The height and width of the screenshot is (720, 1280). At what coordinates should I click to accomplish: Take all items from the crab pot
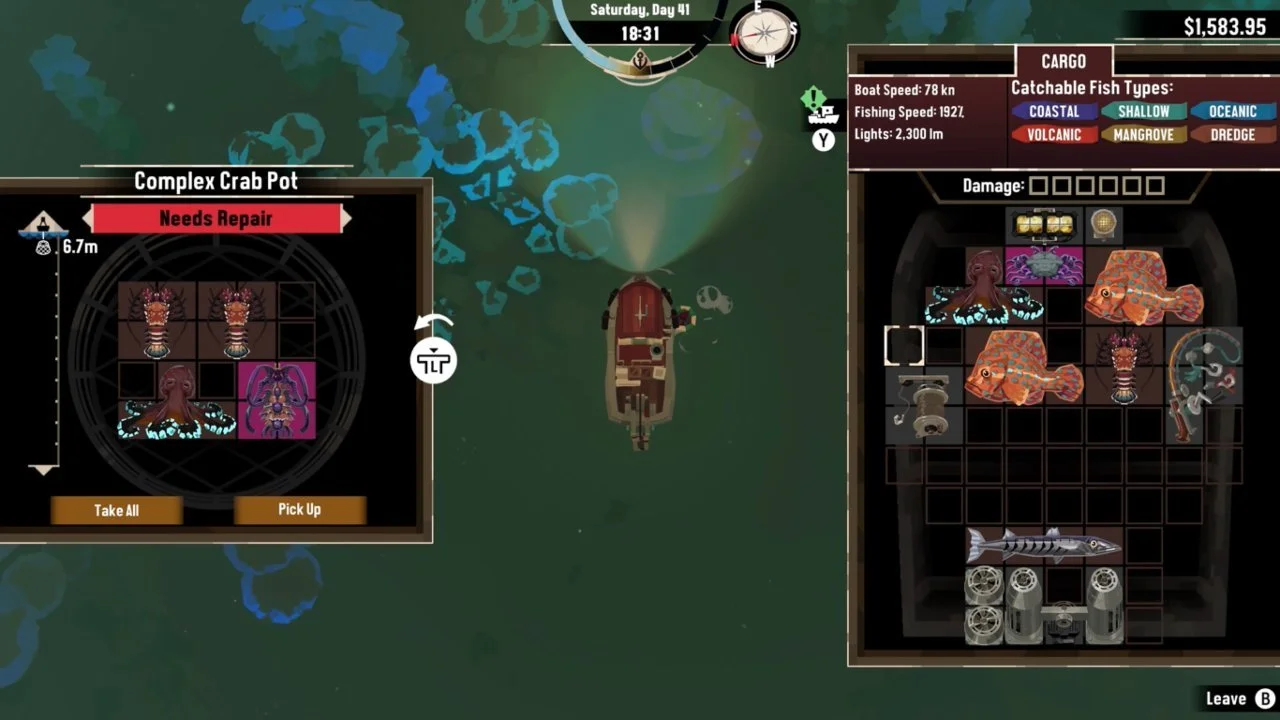(116, 510)
